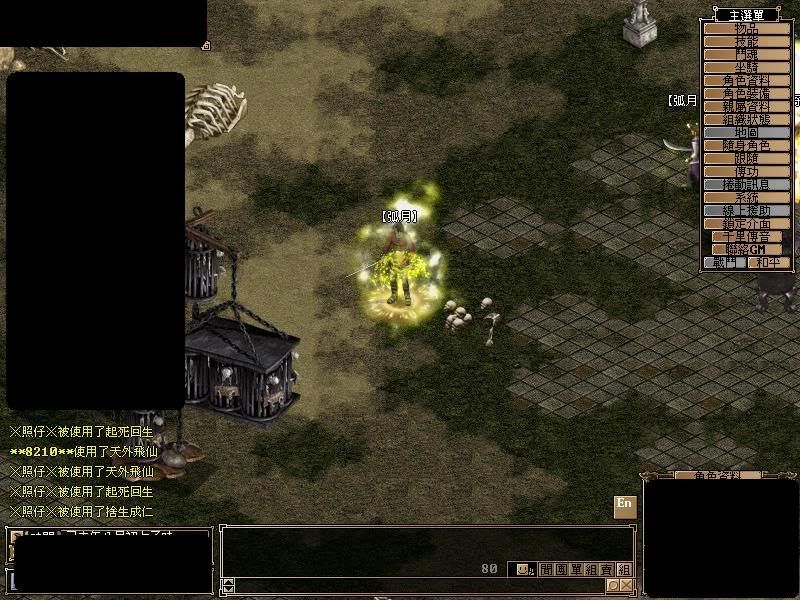
Task: Open the 地圖 map entry
Action: (x=747, y=132)
